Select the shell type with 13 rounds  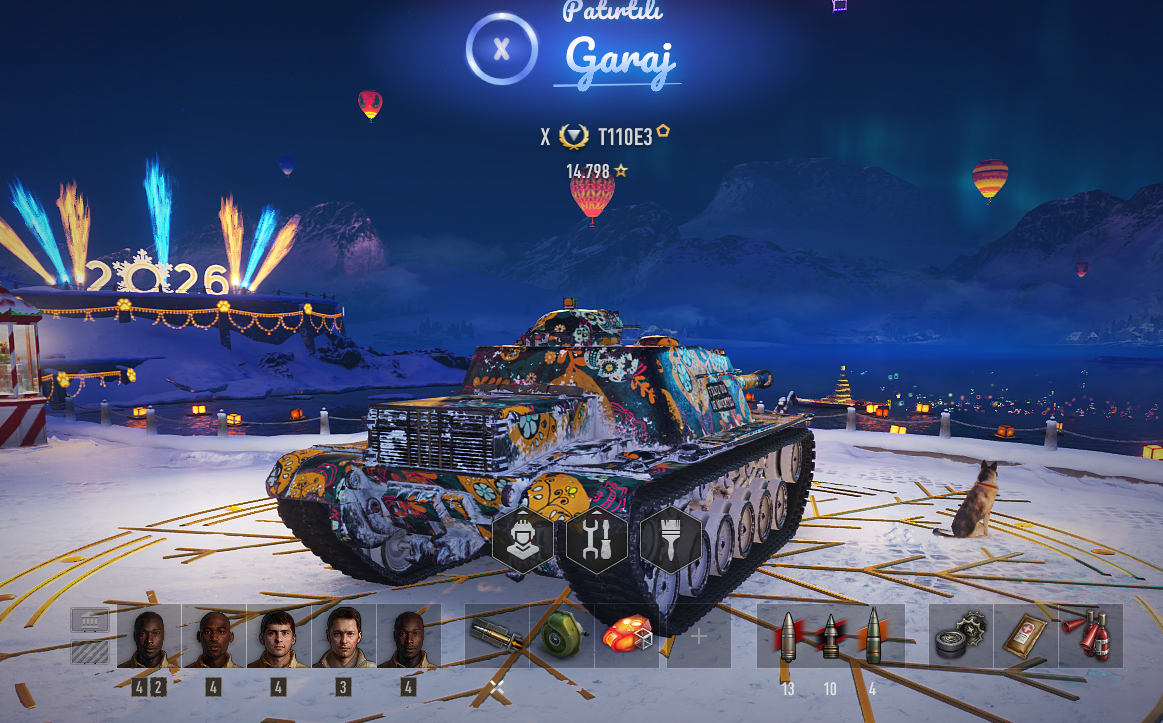(788, 636)
